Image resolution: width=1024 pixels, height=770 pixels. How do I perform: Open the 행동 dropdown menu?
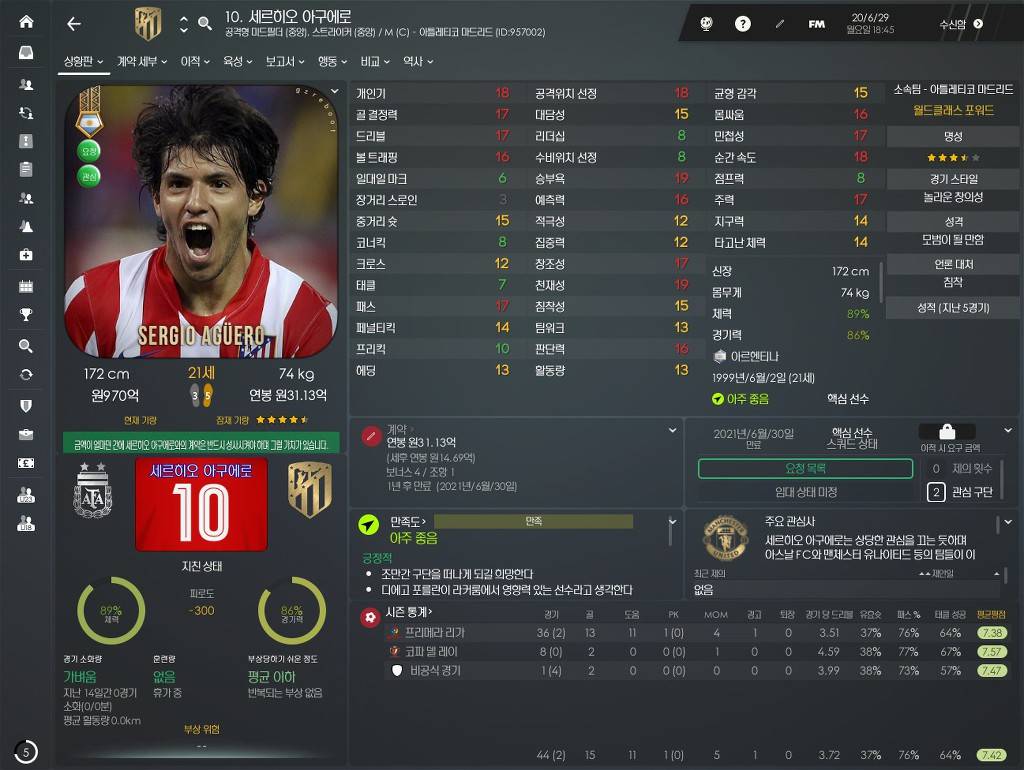pos(332,62)
